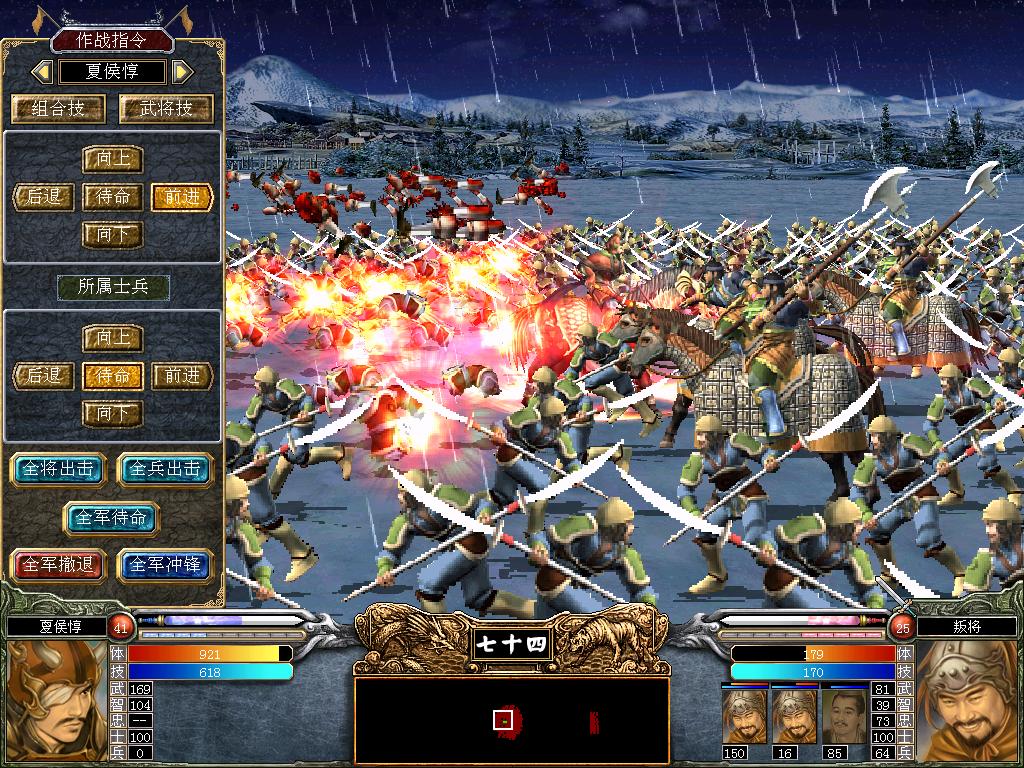Set 所属士兵 soldiers to 待命
The width and height of the screenshot is (1024, 768).
click(x=113, y=376)
